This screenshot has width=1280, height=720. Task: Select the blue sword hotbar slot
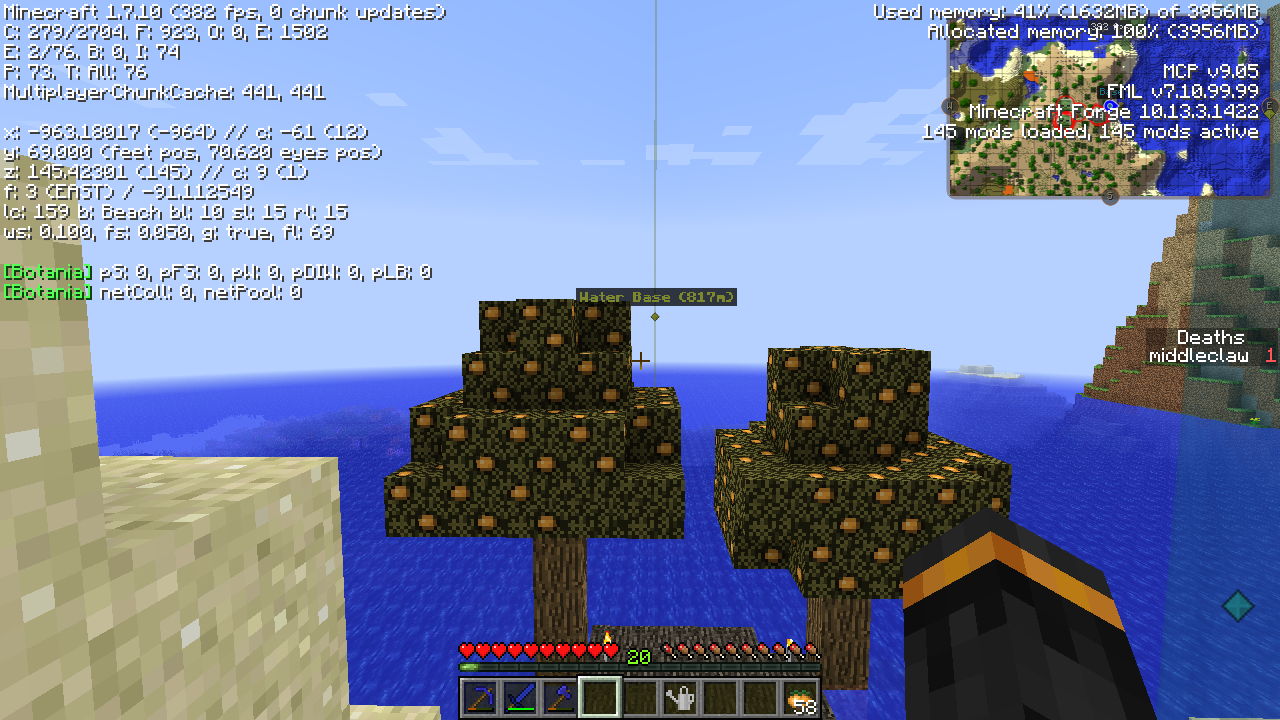click(x=519, y=697)
